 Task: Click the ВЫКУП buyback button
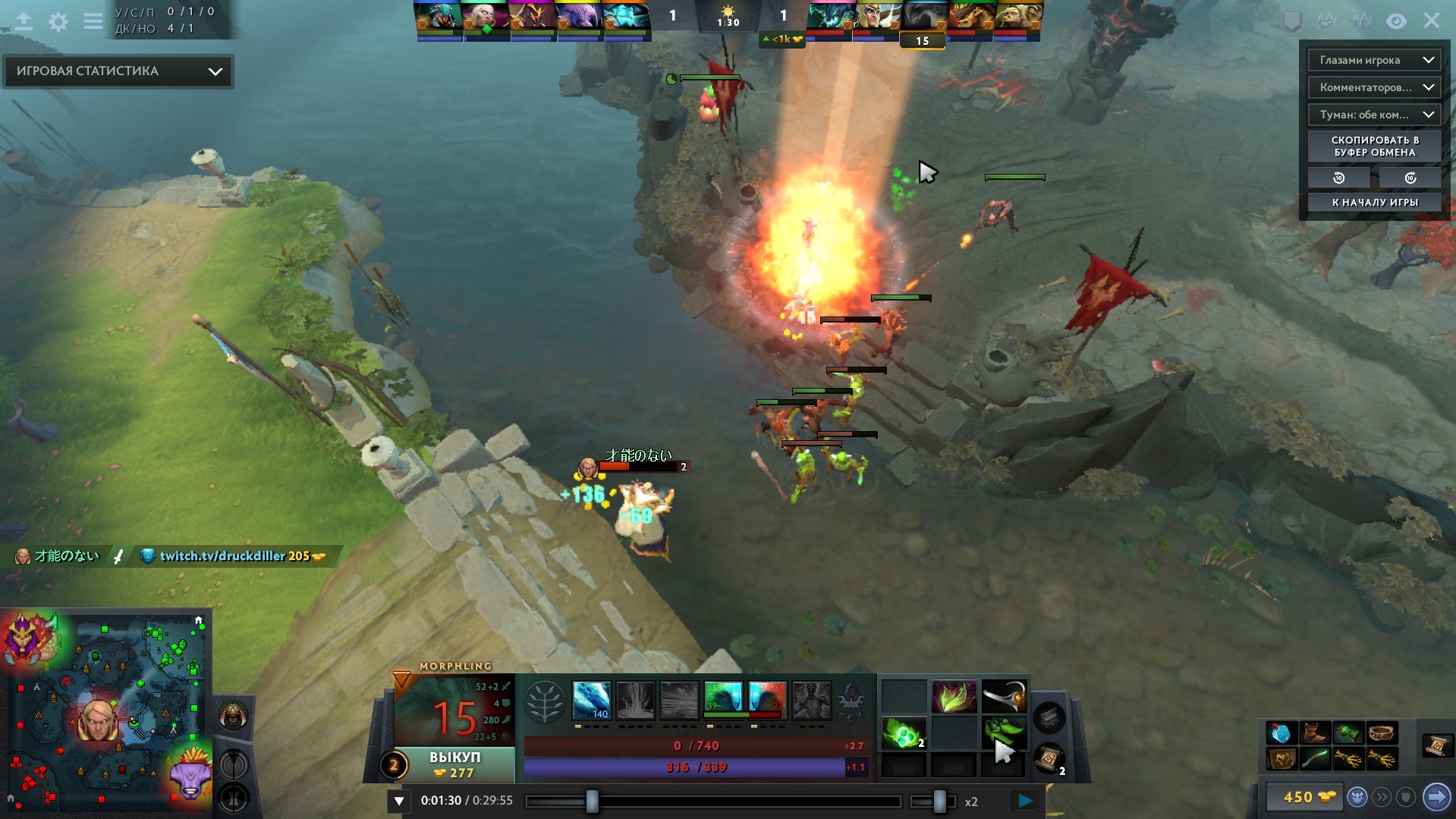click(x=454, y=764)
